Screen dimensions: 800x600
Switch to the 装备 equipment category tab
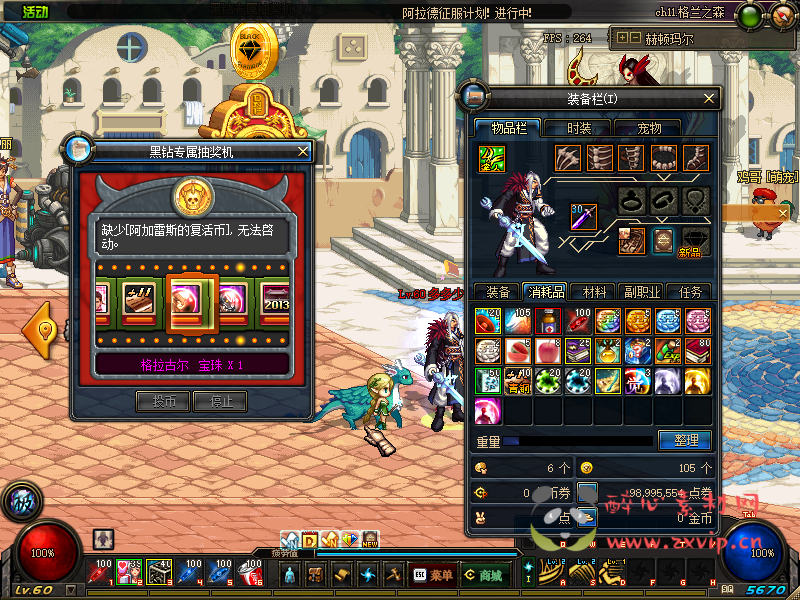point(497,292)
